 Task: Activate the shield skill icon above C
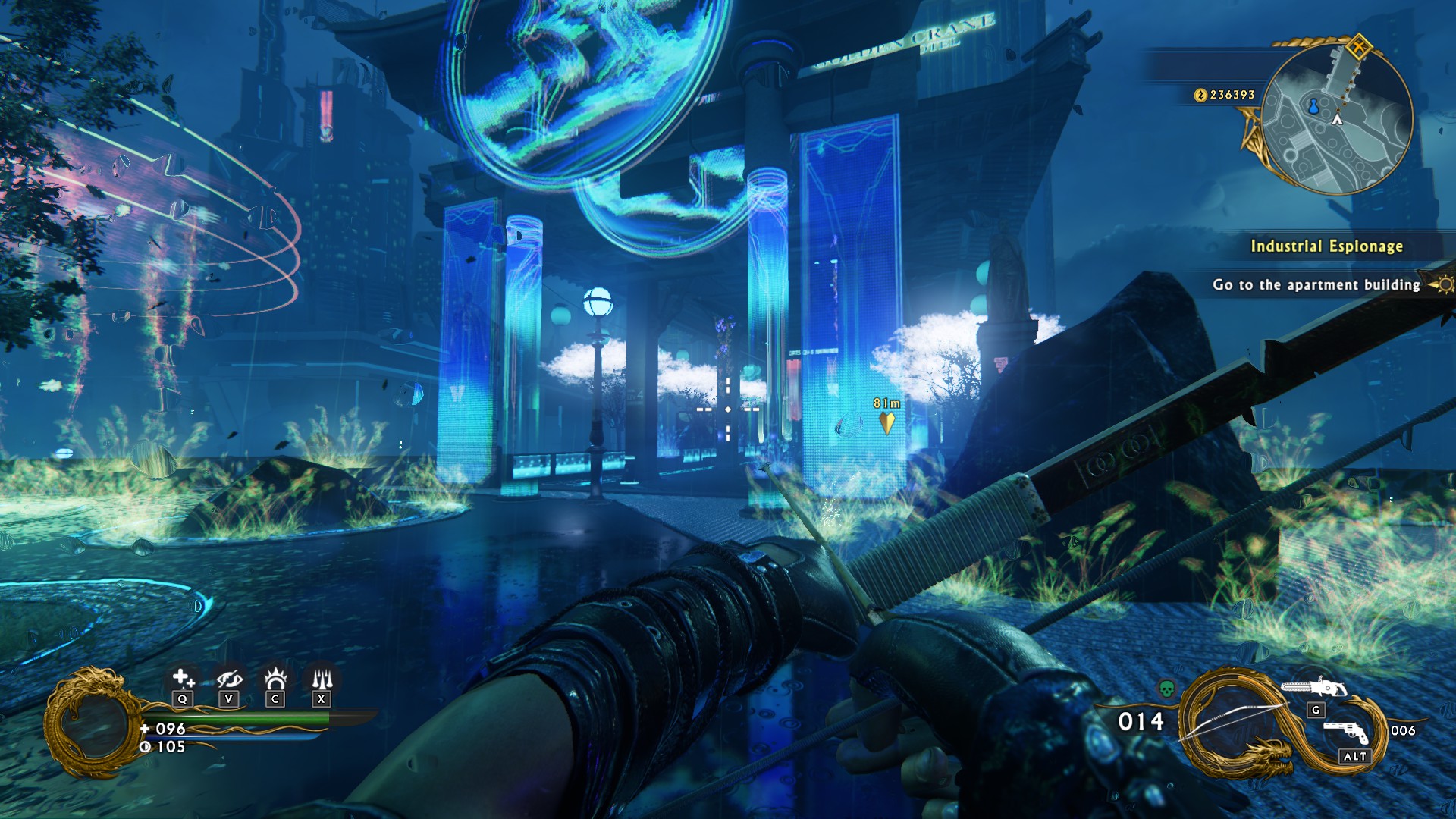point(276,677)
